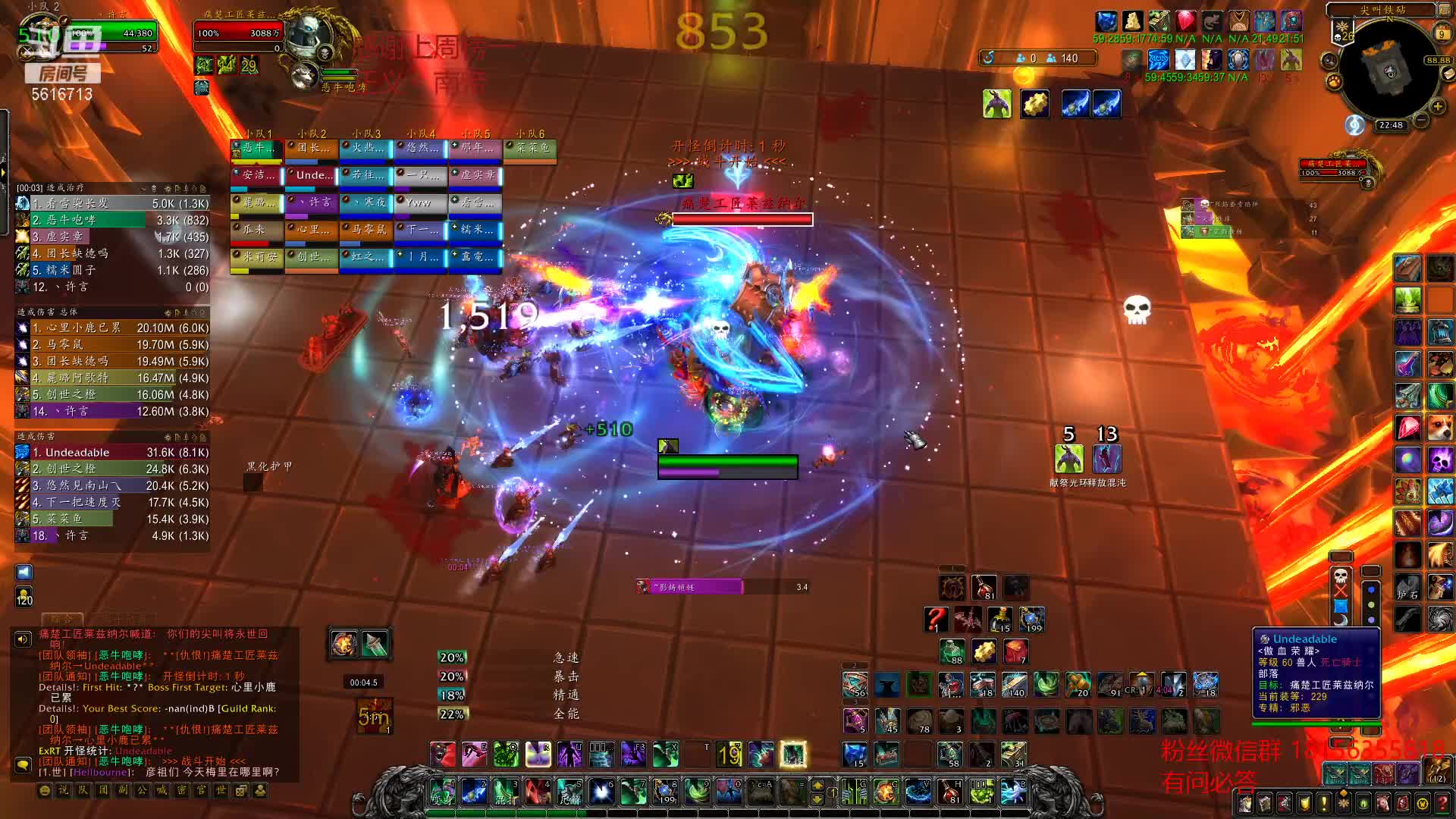Target raid member 菜菜龟 in group 6
Screen dimensions: 1456x819
click(530, 148)
